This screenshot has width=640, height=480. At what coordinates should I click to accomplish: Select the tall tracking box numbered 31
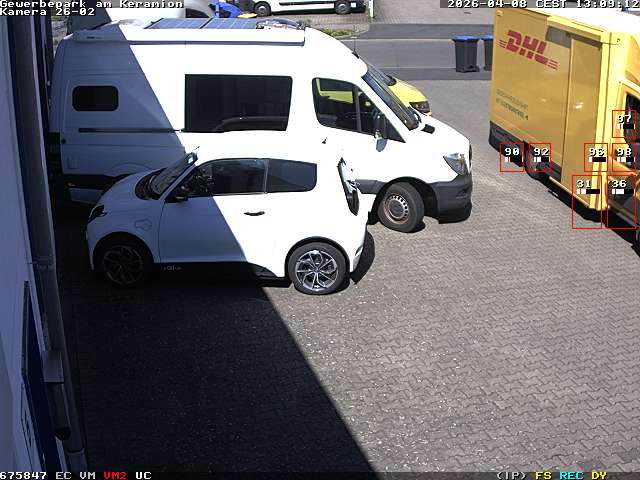[x=586, y=201]
